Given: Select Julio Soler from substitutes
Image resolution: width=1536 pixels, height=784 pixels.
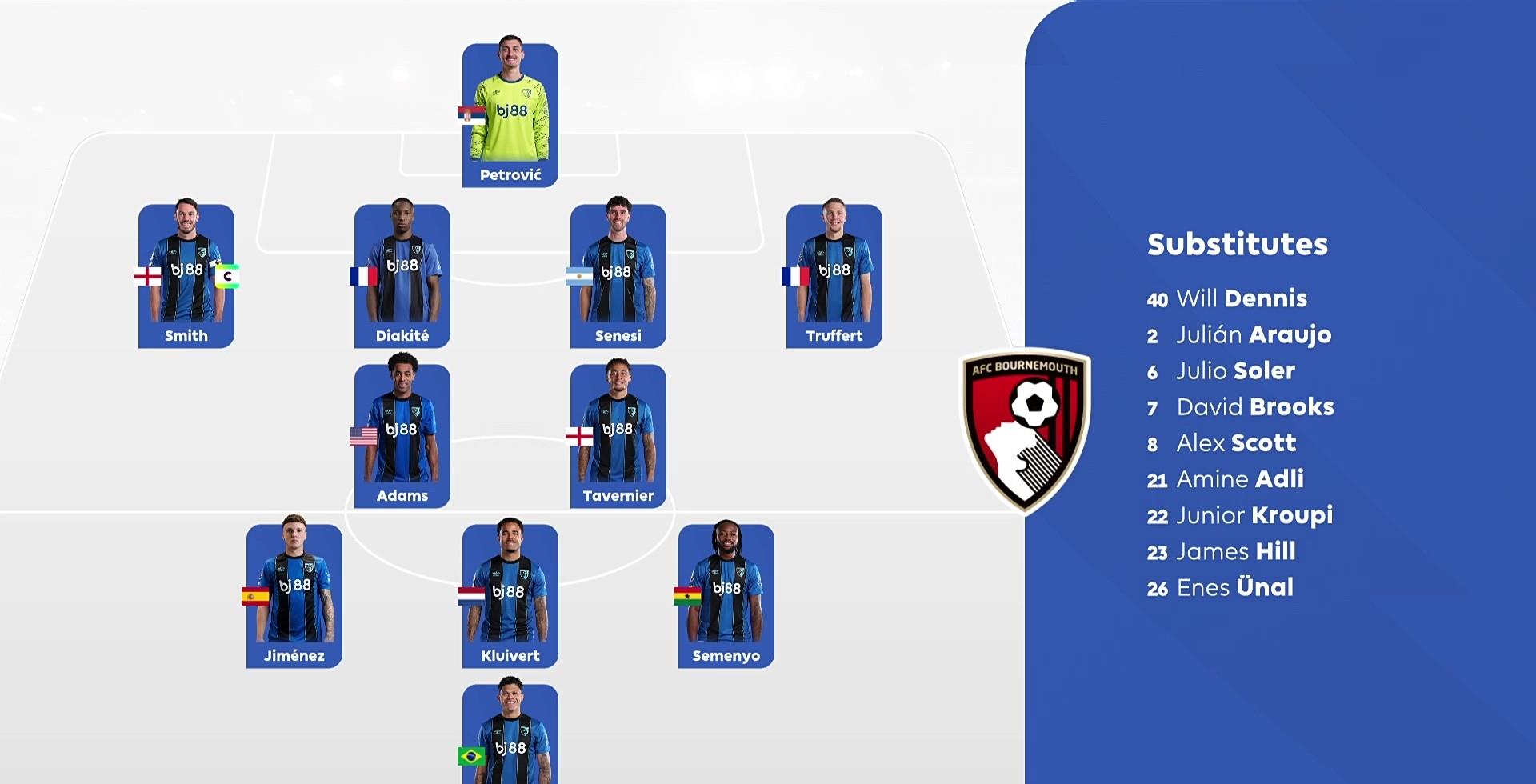Looking at the screenshot, I should coord(1221,371).
